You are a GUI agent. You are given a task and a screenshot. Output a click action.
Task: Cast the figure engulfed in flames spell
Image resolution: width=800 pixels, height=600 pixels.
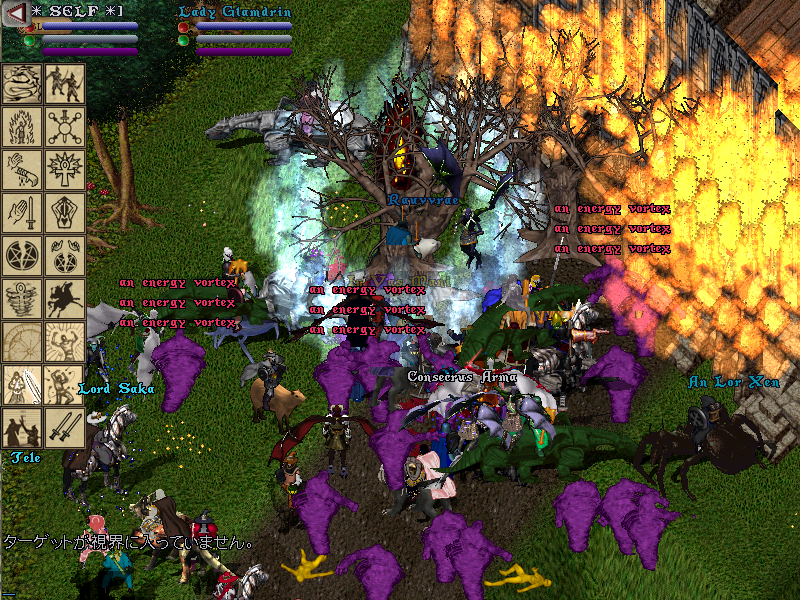[22, 126]
